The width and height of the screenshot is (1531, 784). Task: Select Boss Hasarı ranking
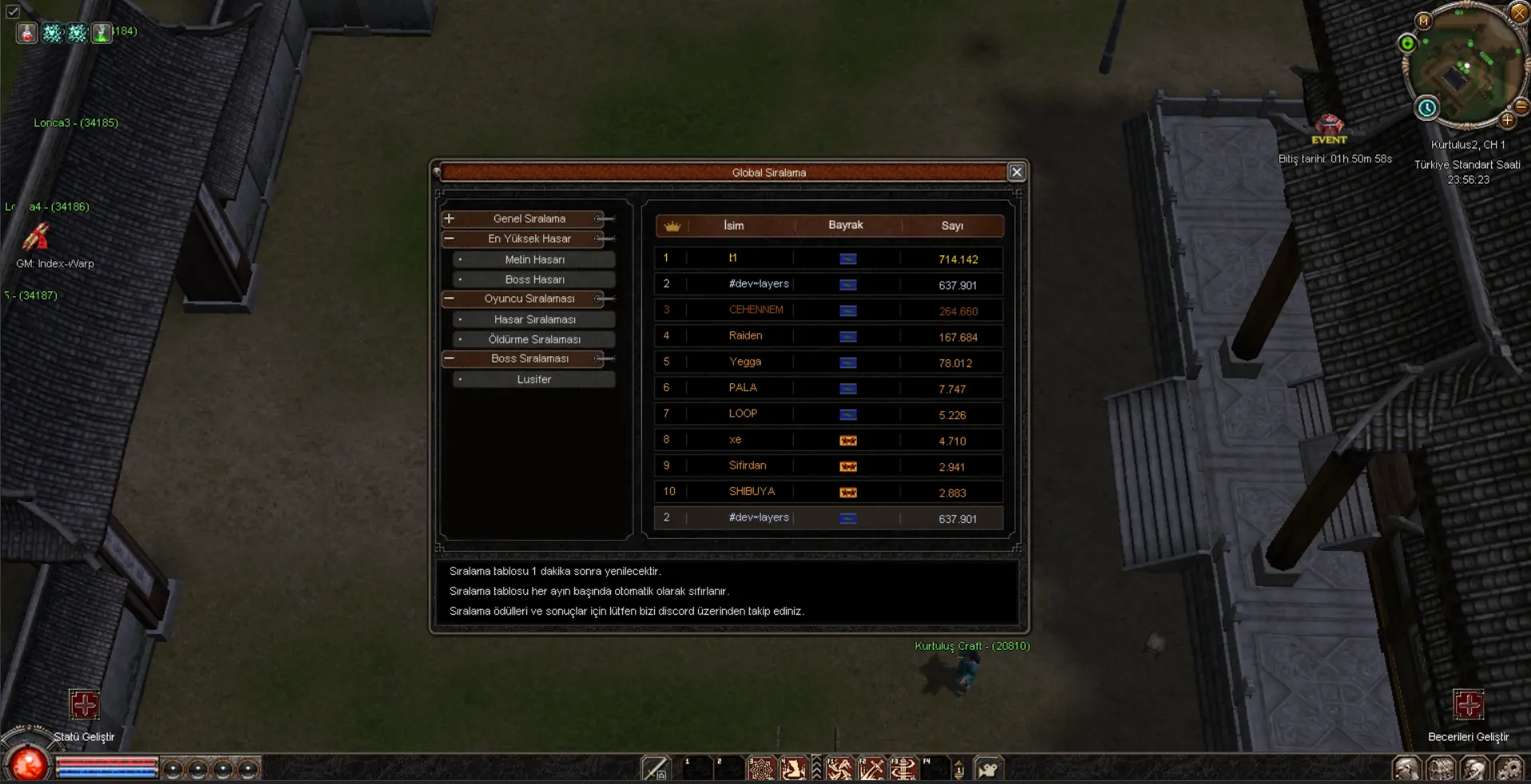coord(534,279)
